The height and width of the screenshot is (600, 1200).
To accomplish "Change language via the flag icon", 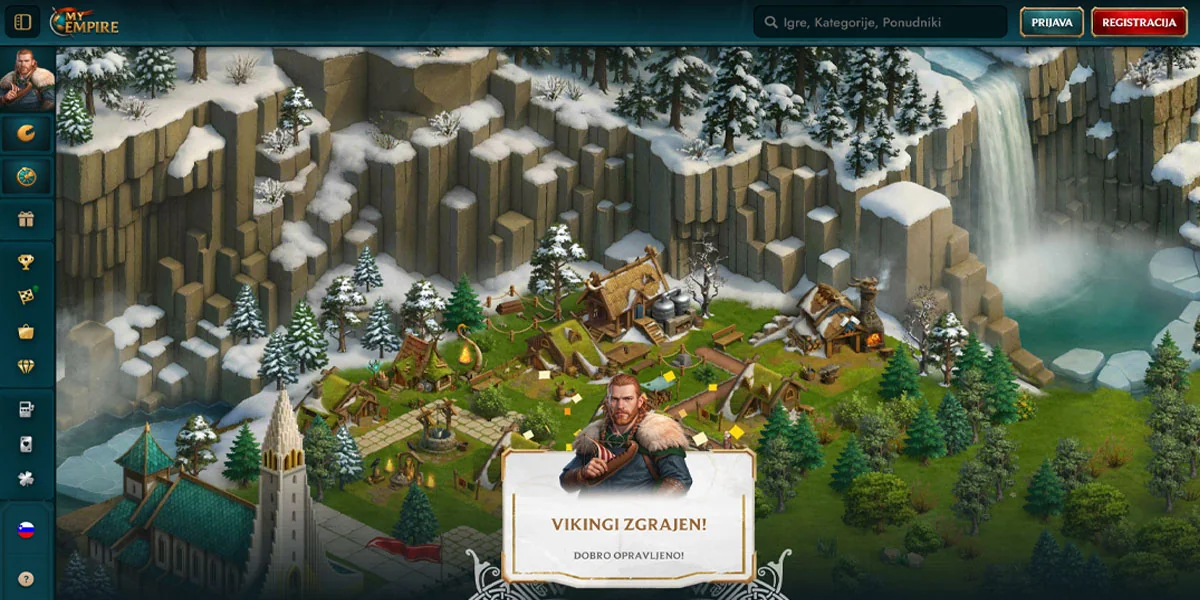I will coord(26,529).
